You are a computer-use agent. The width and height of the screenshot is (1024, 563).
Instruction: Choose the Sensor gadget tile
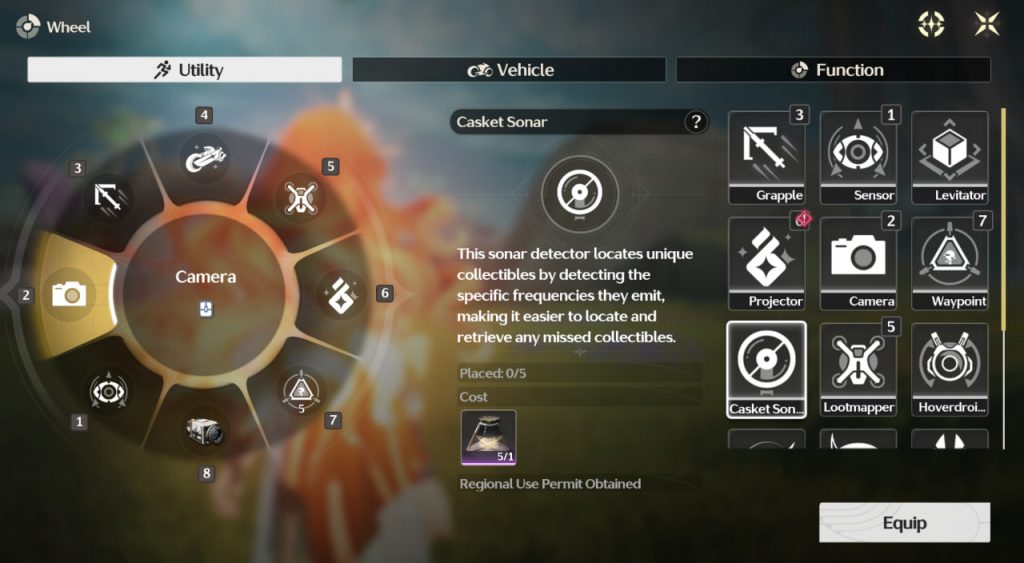(858, 157)
